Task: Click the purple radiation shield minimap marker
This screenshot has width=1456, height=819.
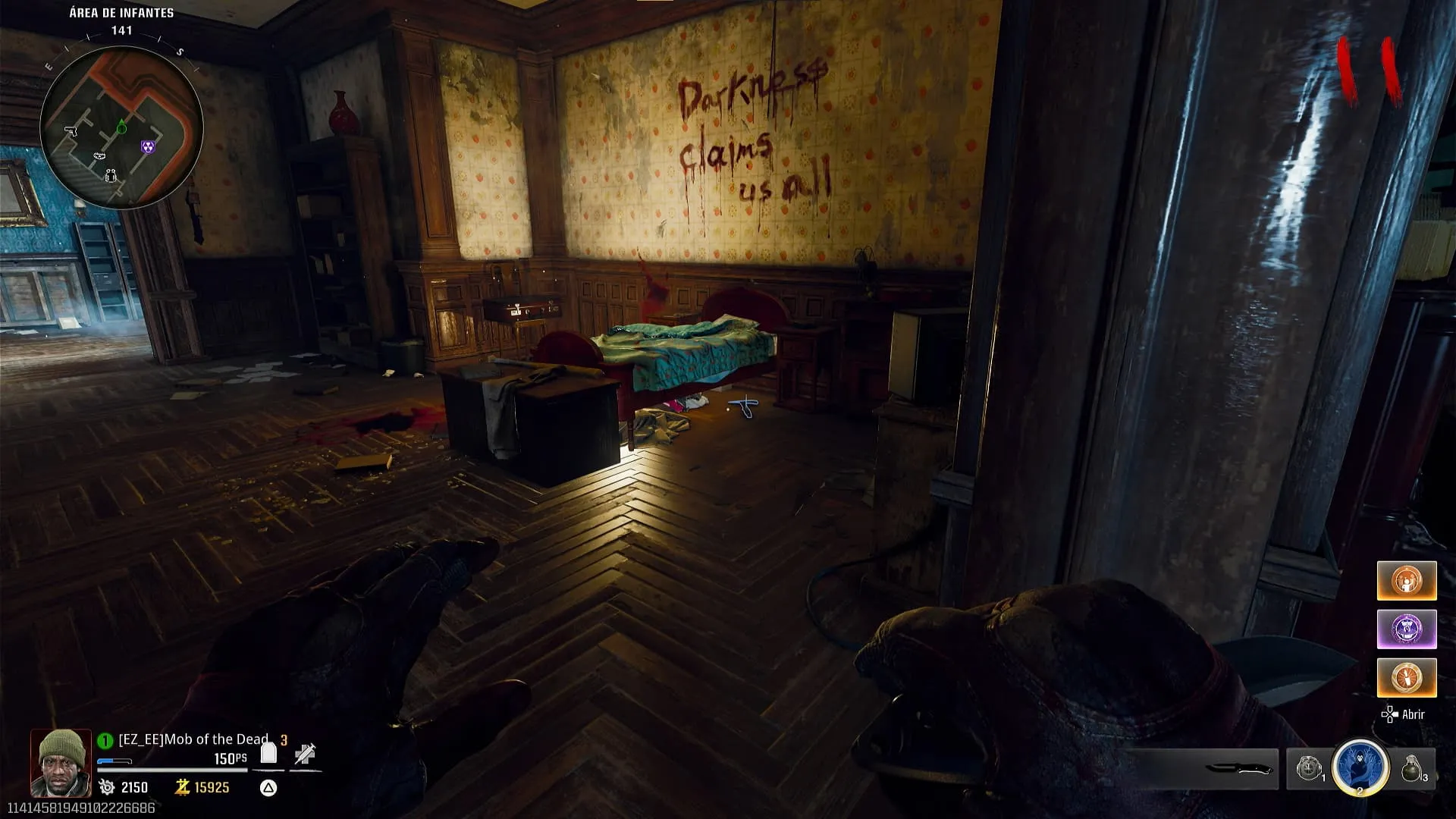Action: point(148,146)
